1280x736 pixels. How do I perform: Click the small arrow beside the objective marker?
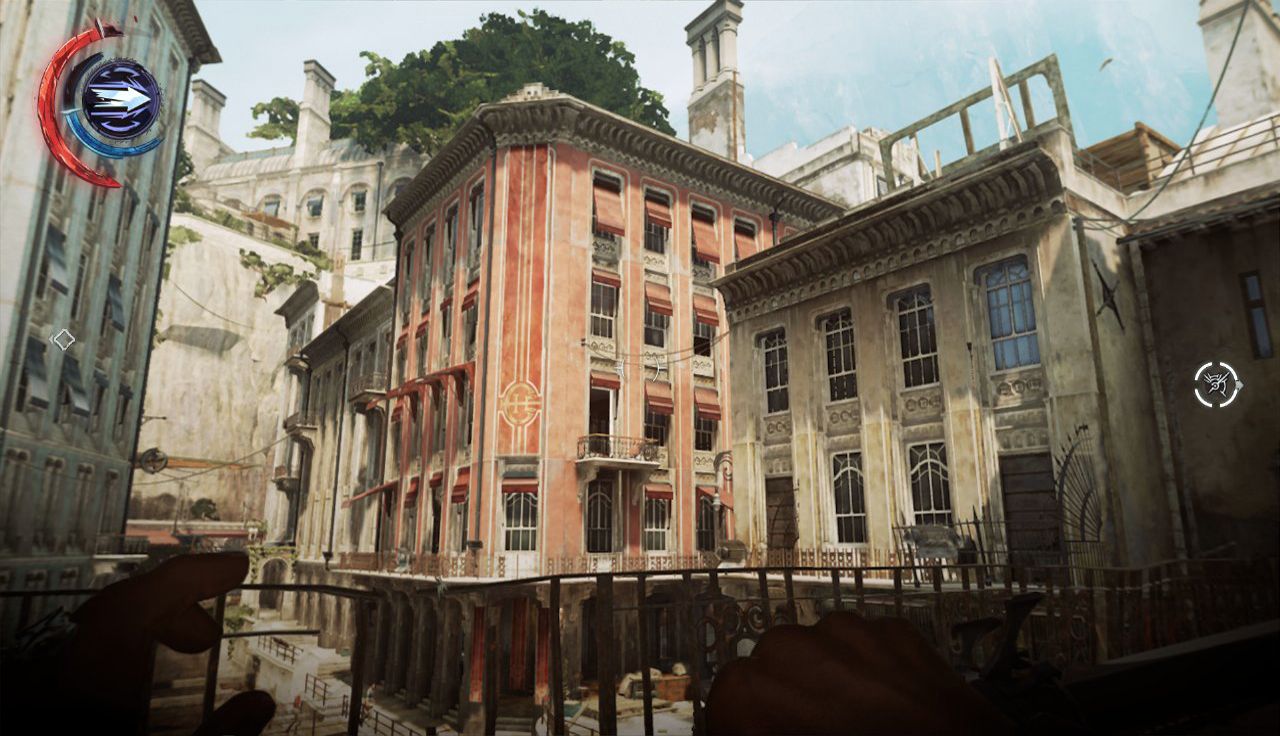coord(1241,385)
